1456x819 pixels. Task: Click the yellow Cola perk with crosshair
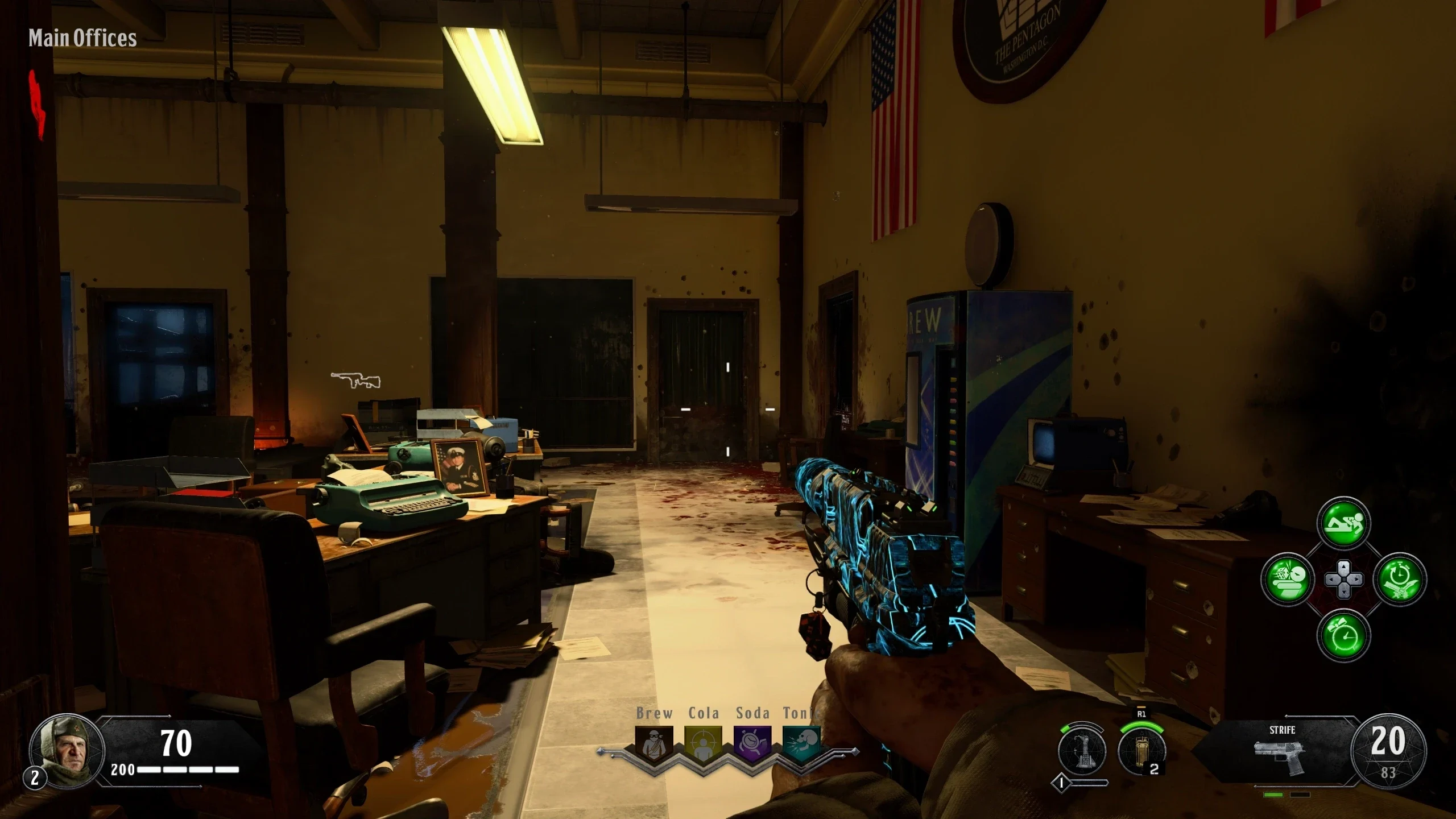click(703, 744)
